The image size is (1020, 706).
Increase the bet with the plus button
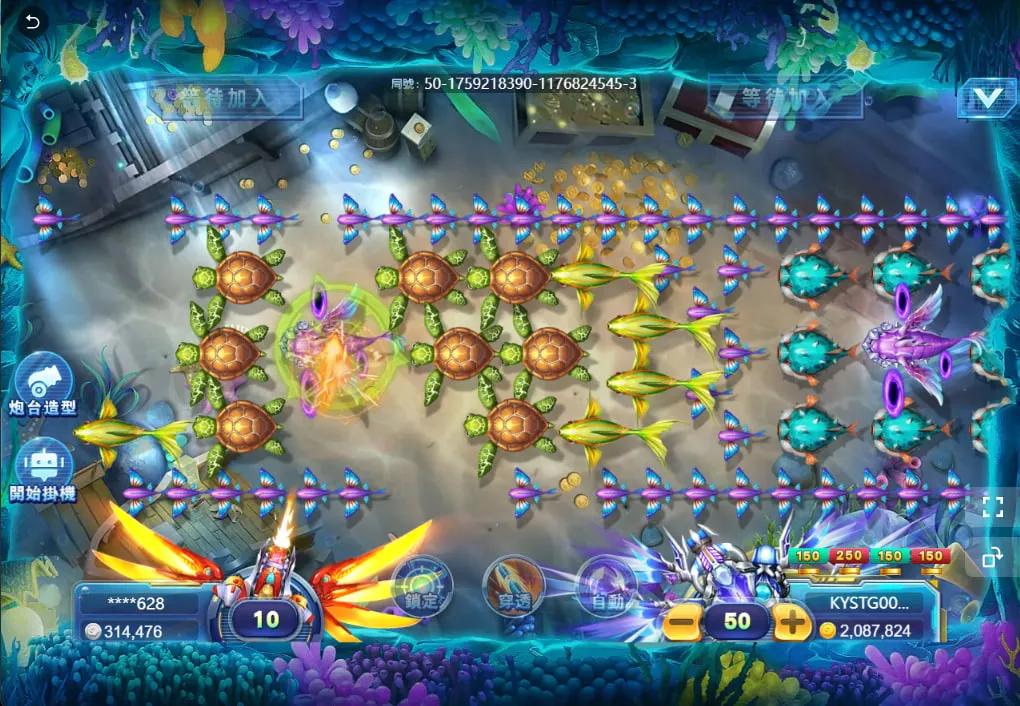tap(792, 622)
